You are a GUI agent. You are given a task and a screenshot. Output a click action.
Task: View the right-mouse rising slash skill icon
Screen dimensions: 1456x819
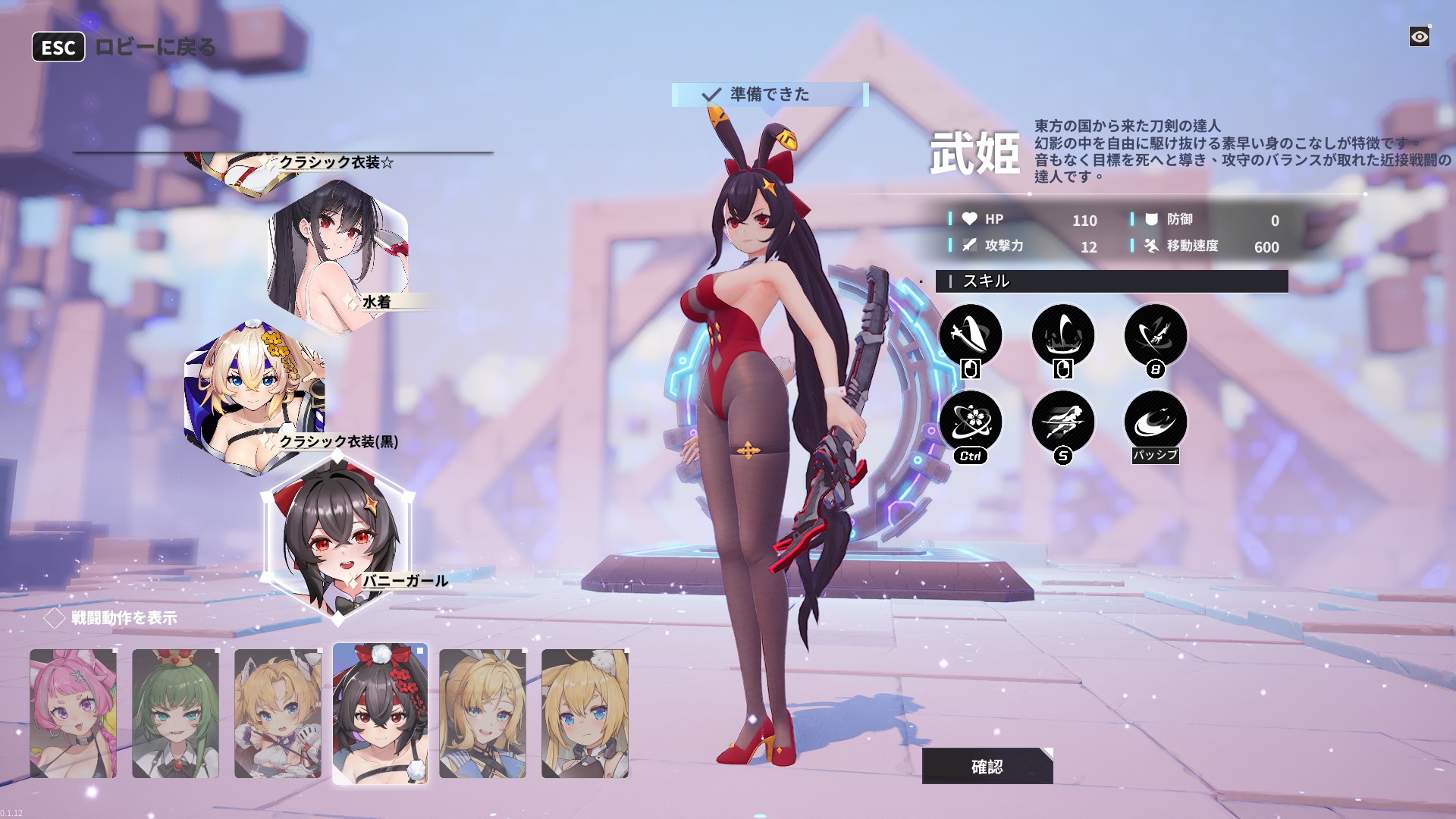1062,335
